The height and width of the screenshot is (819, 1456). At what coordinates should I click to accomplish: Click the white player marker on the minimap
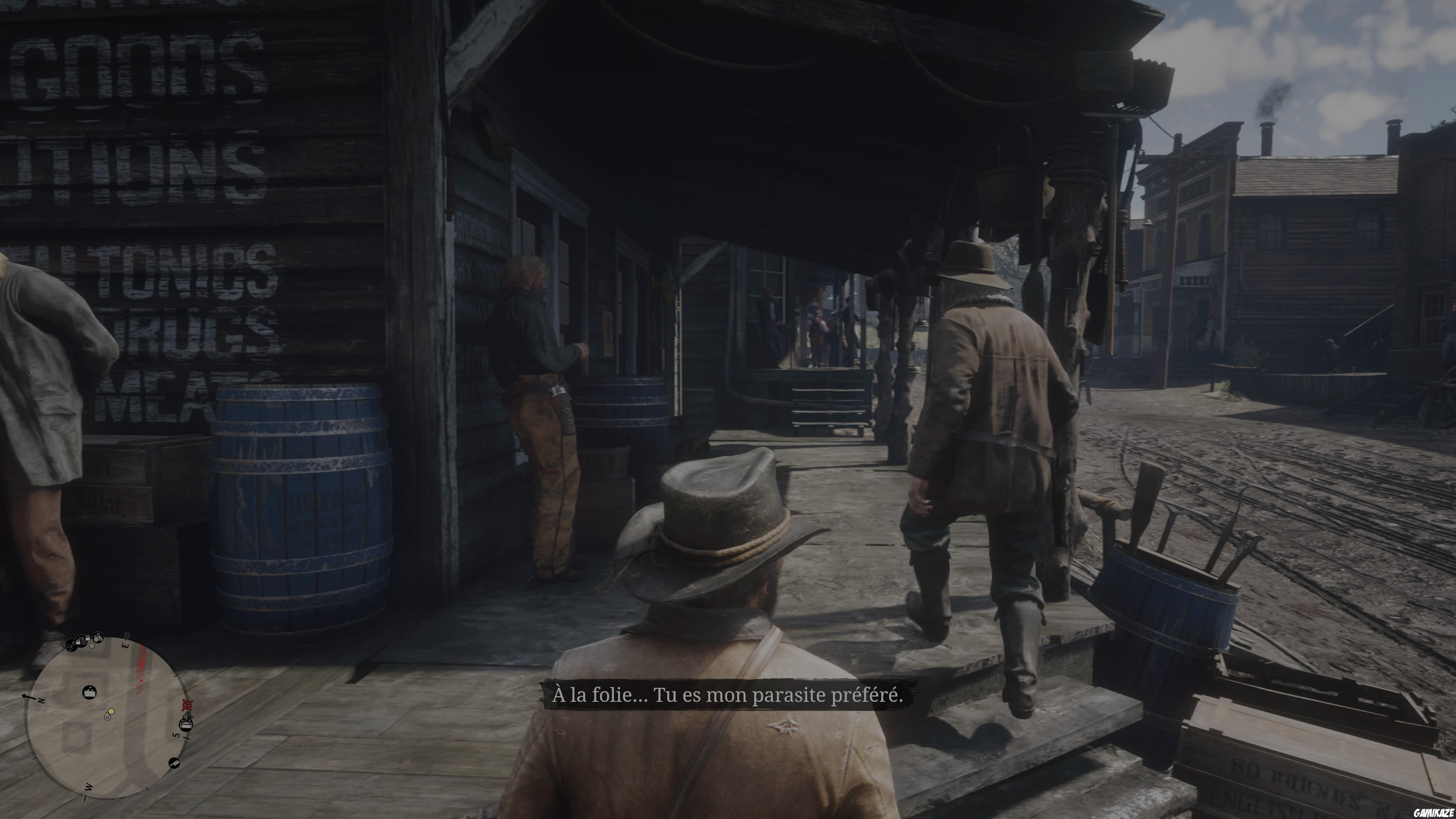(107, 717)
